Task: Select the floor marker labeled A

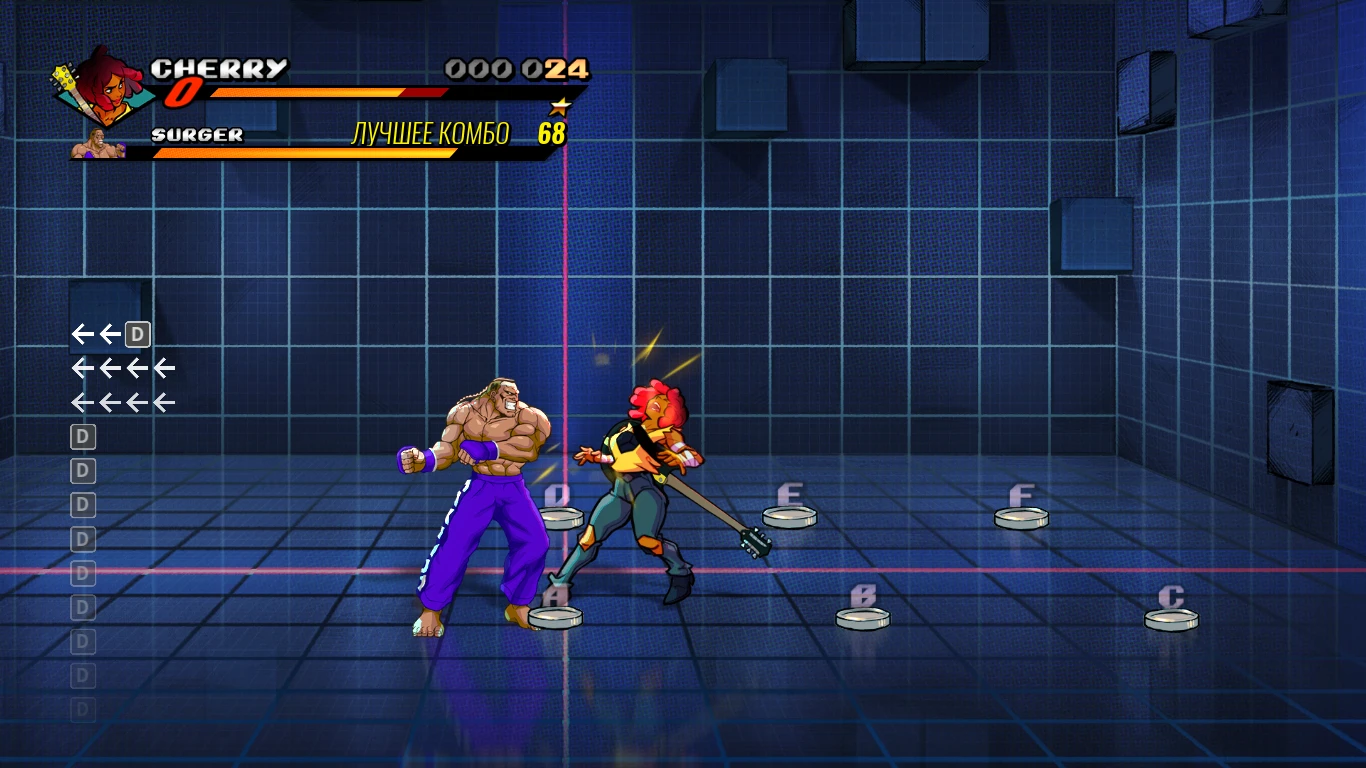Action: (558, 616)
